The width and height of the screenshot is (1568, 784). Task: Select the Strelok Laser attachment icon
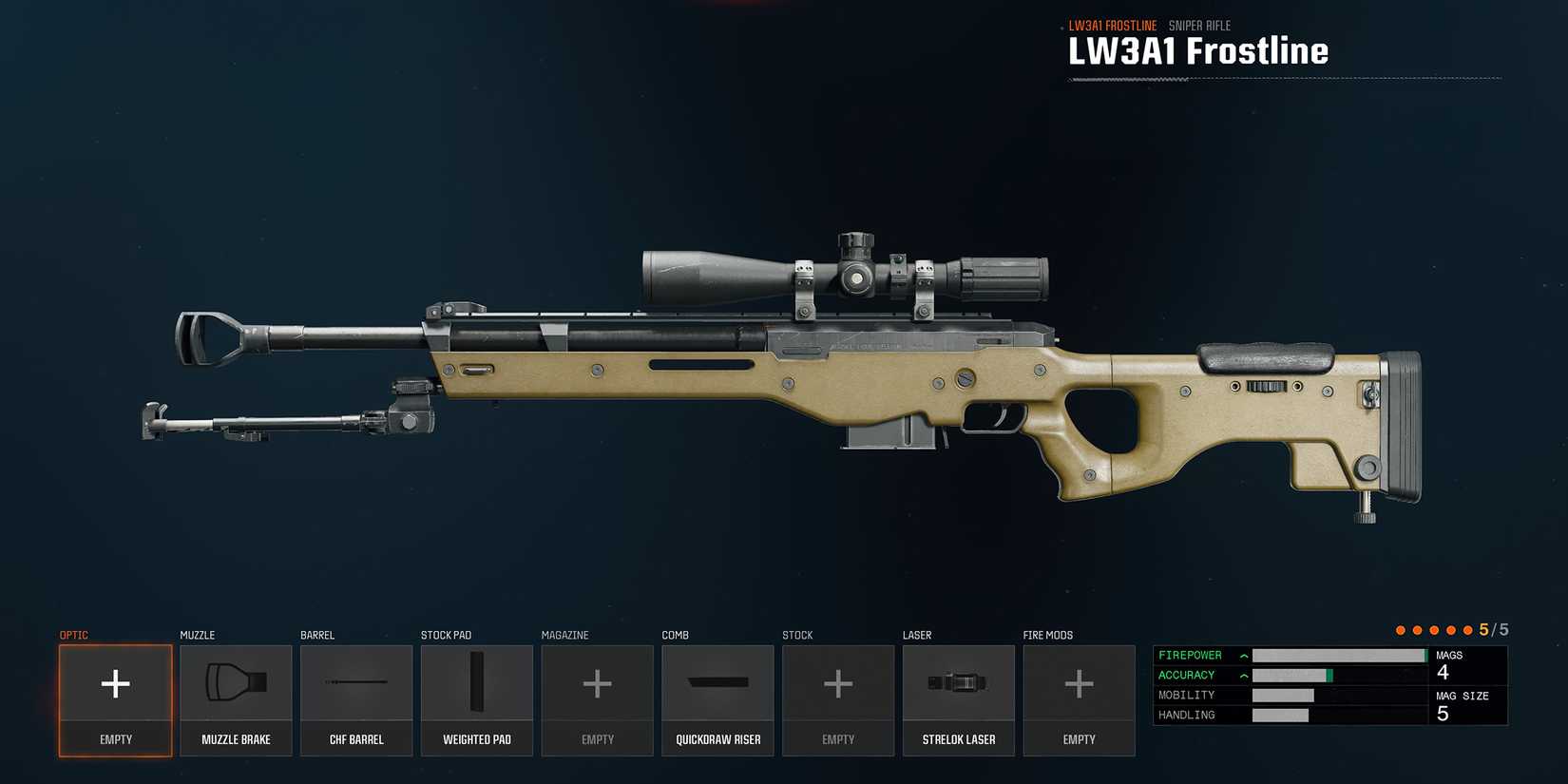[x=958, y=682]
